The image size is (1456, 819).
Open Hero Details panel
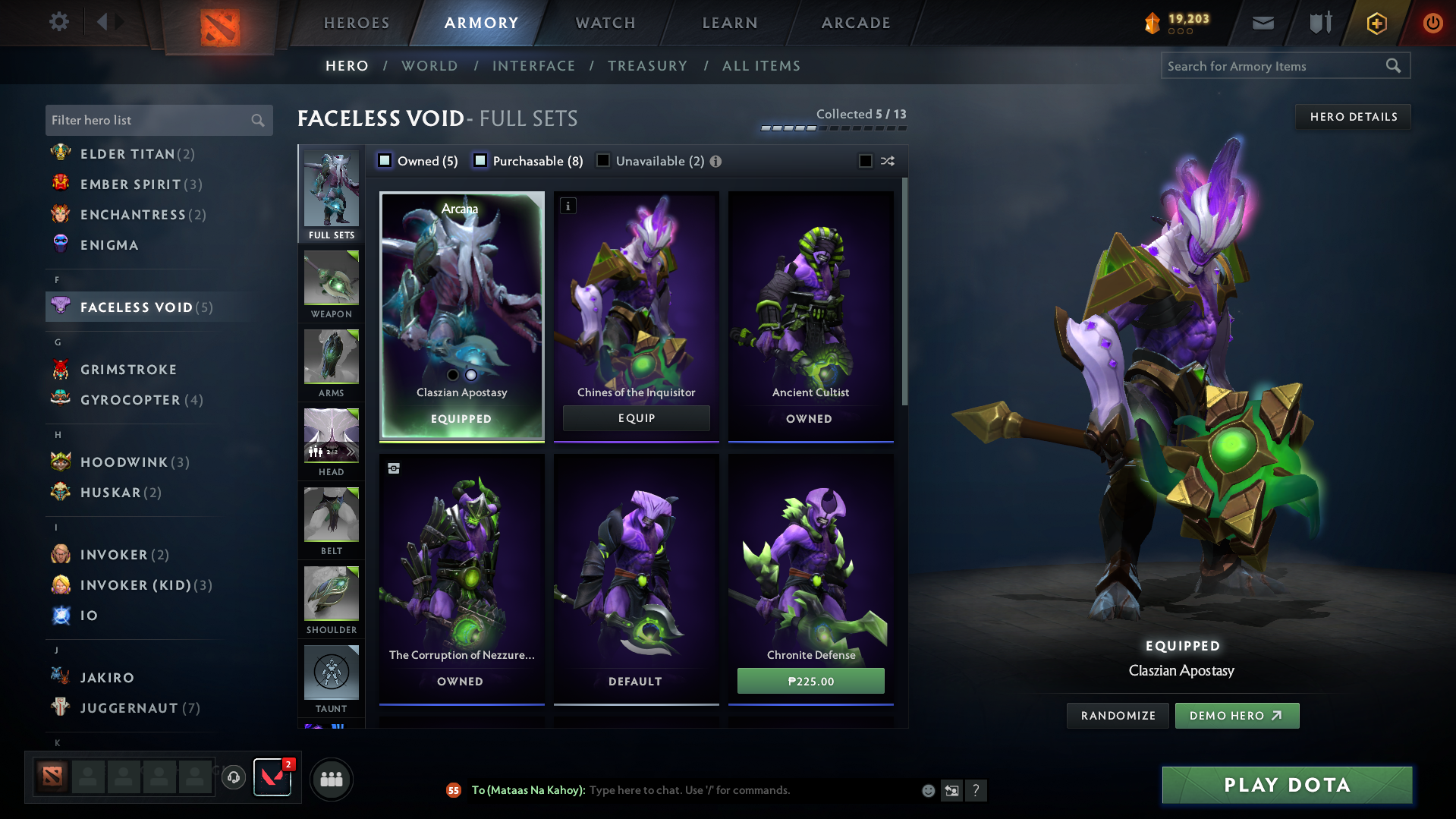(1353, 117)
